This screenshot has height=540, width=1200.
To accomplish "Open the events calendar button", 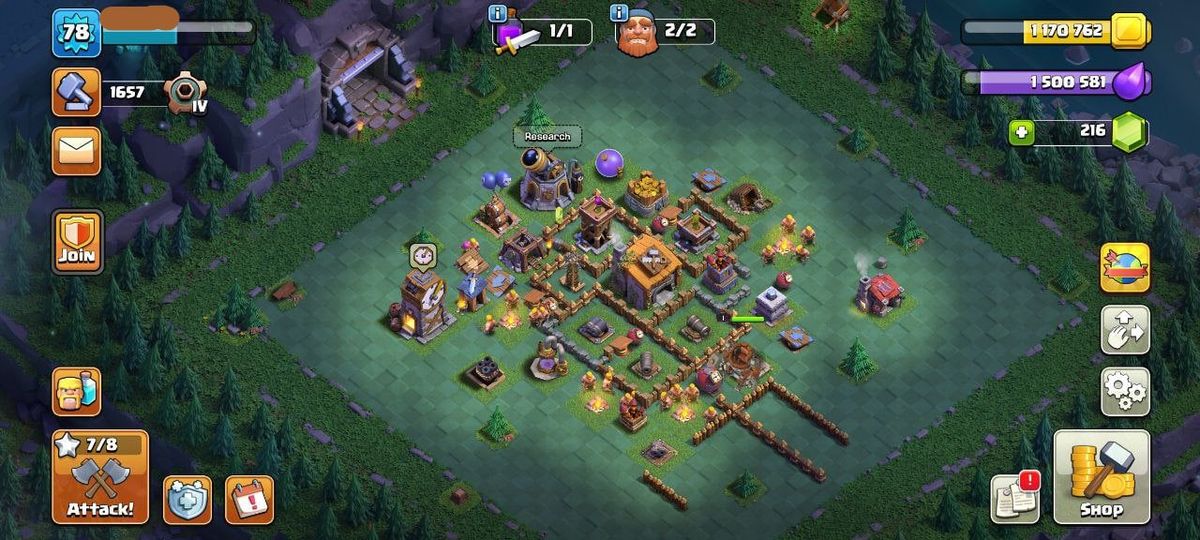I will point(249,499).
